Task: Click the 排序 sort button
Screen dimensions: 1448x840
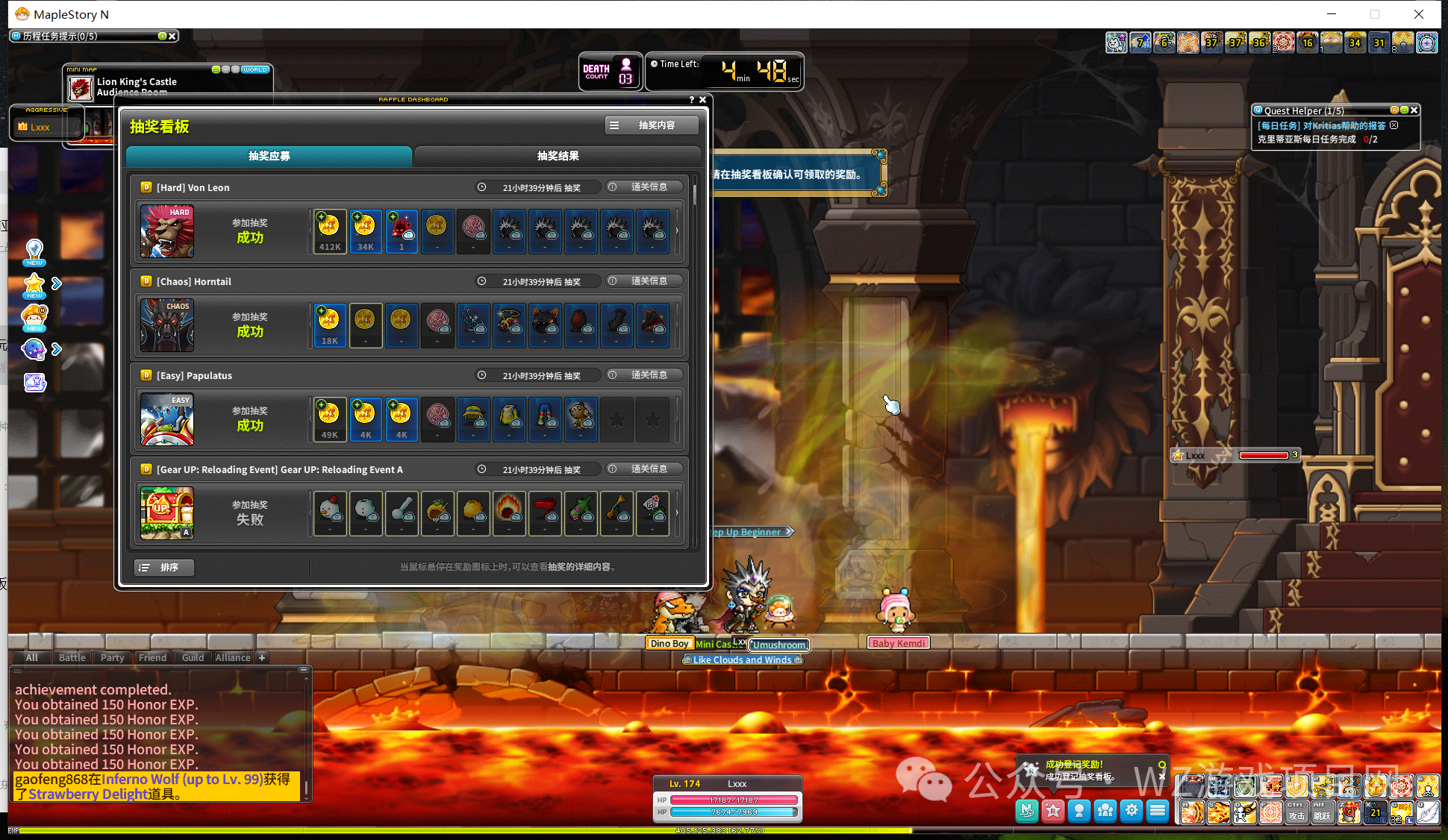Action: [164, 568]
